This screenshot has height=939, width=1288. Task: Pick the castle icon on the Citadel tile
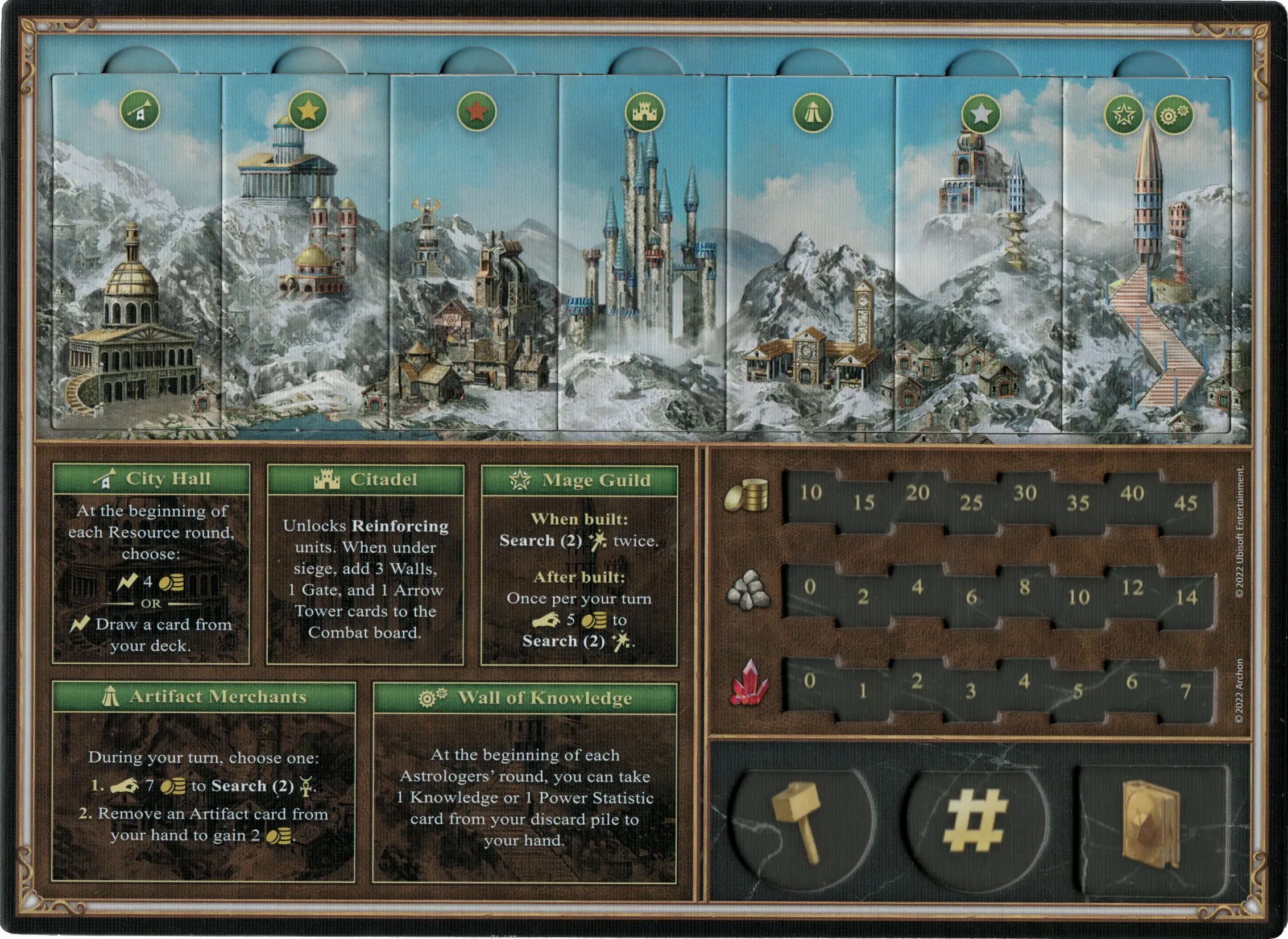(644, 112)
